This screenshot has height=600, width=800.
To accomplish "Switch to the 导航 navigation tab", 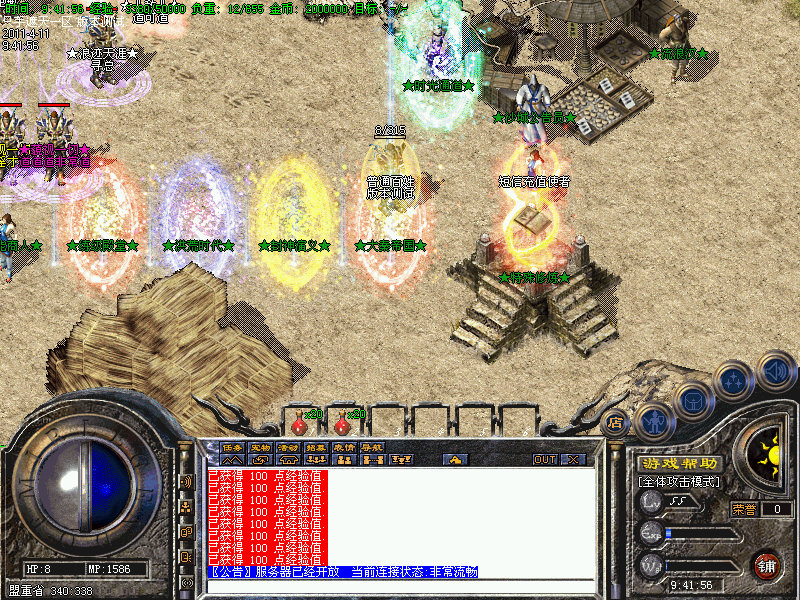I will pyautogui.click(x=372, y=447).
